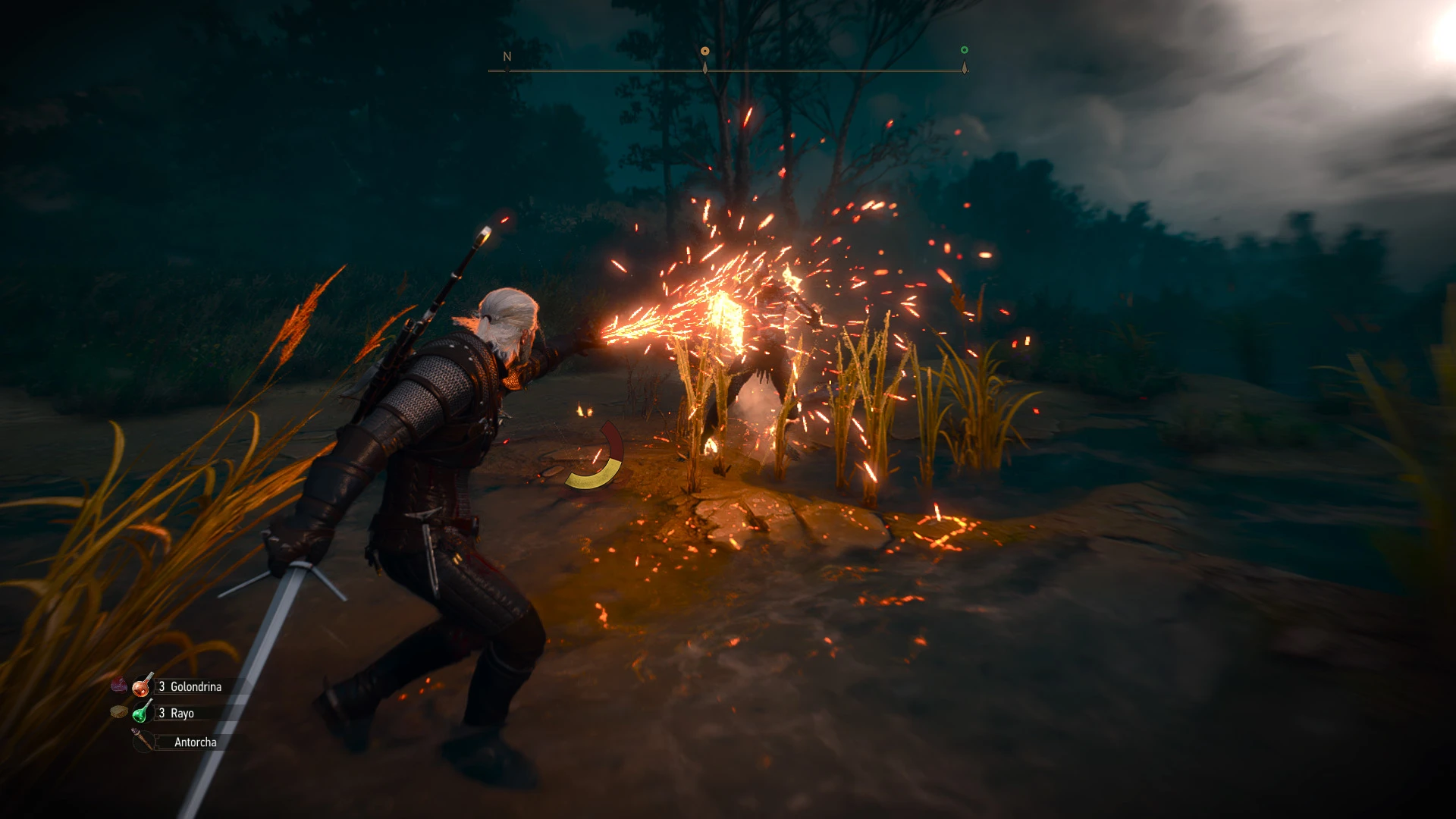Click the green marker on the compass

click(964, 51)
